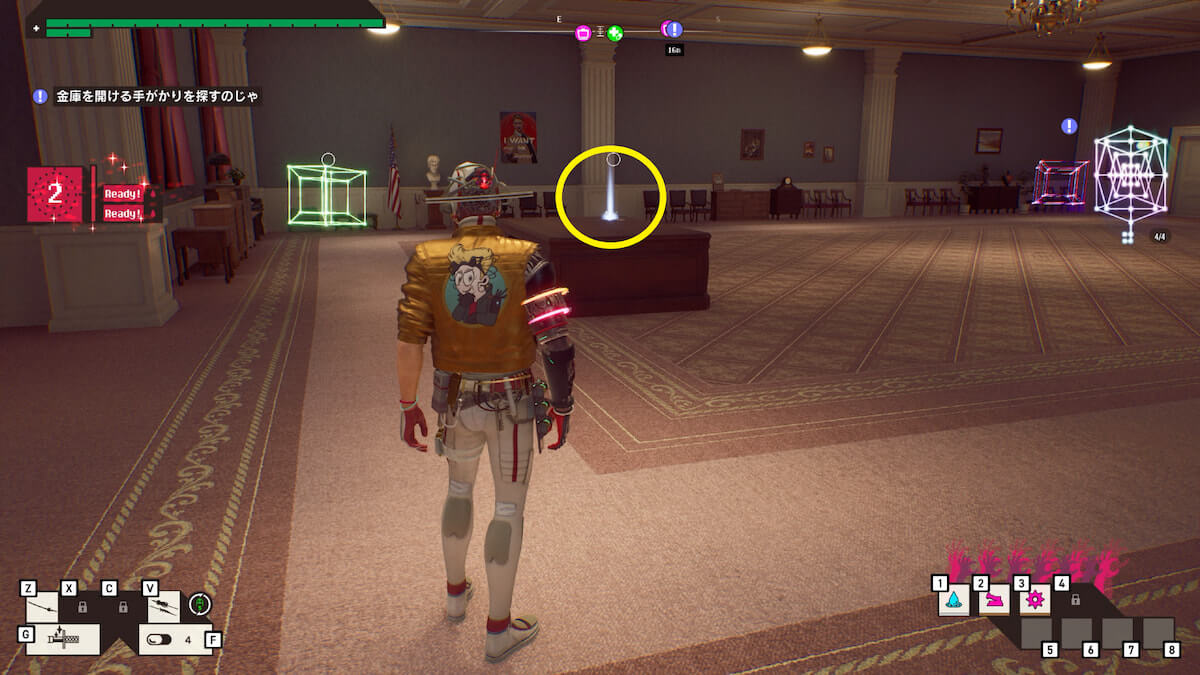Click the green cross marker on compass
The image size is (1200, 675).
[x=614, y=33]
